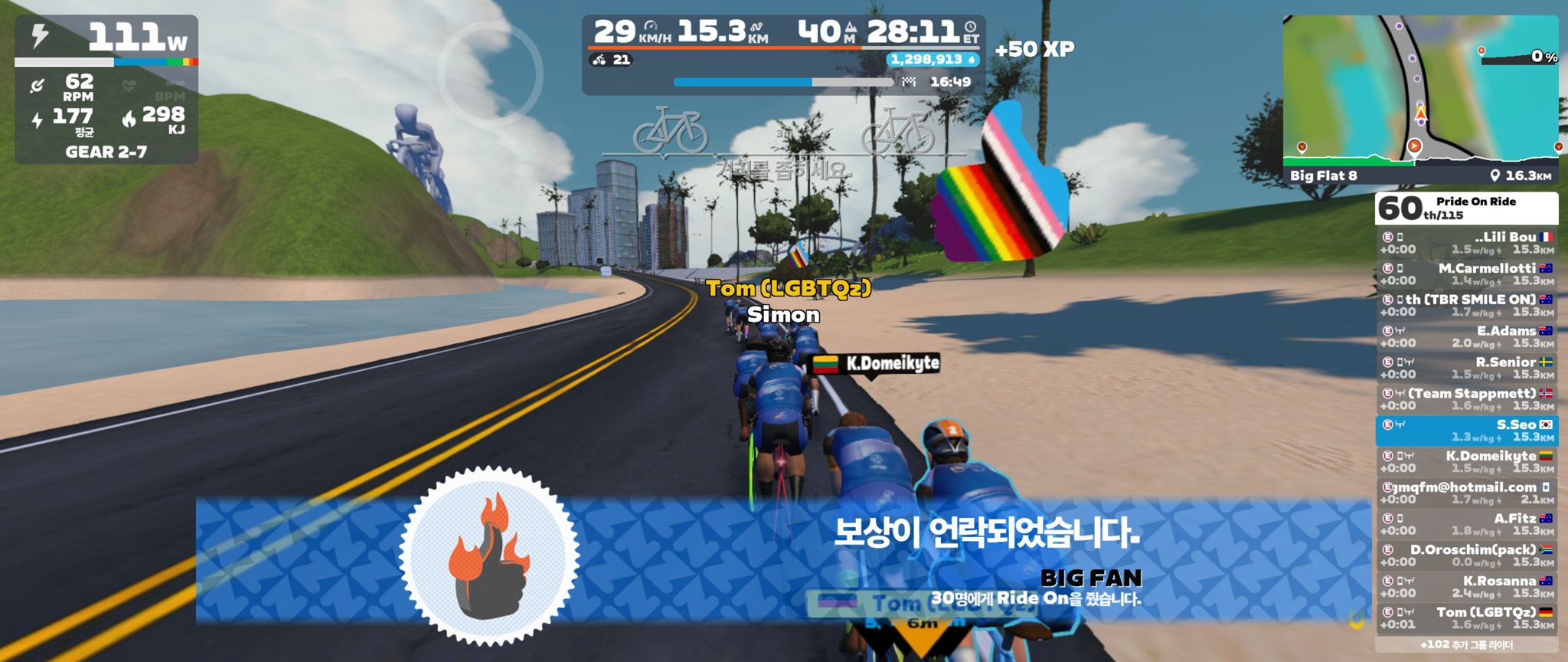Select the Team Stappmett rider row
This screenshot has height=662, width=1568.
coord(1466,399)
